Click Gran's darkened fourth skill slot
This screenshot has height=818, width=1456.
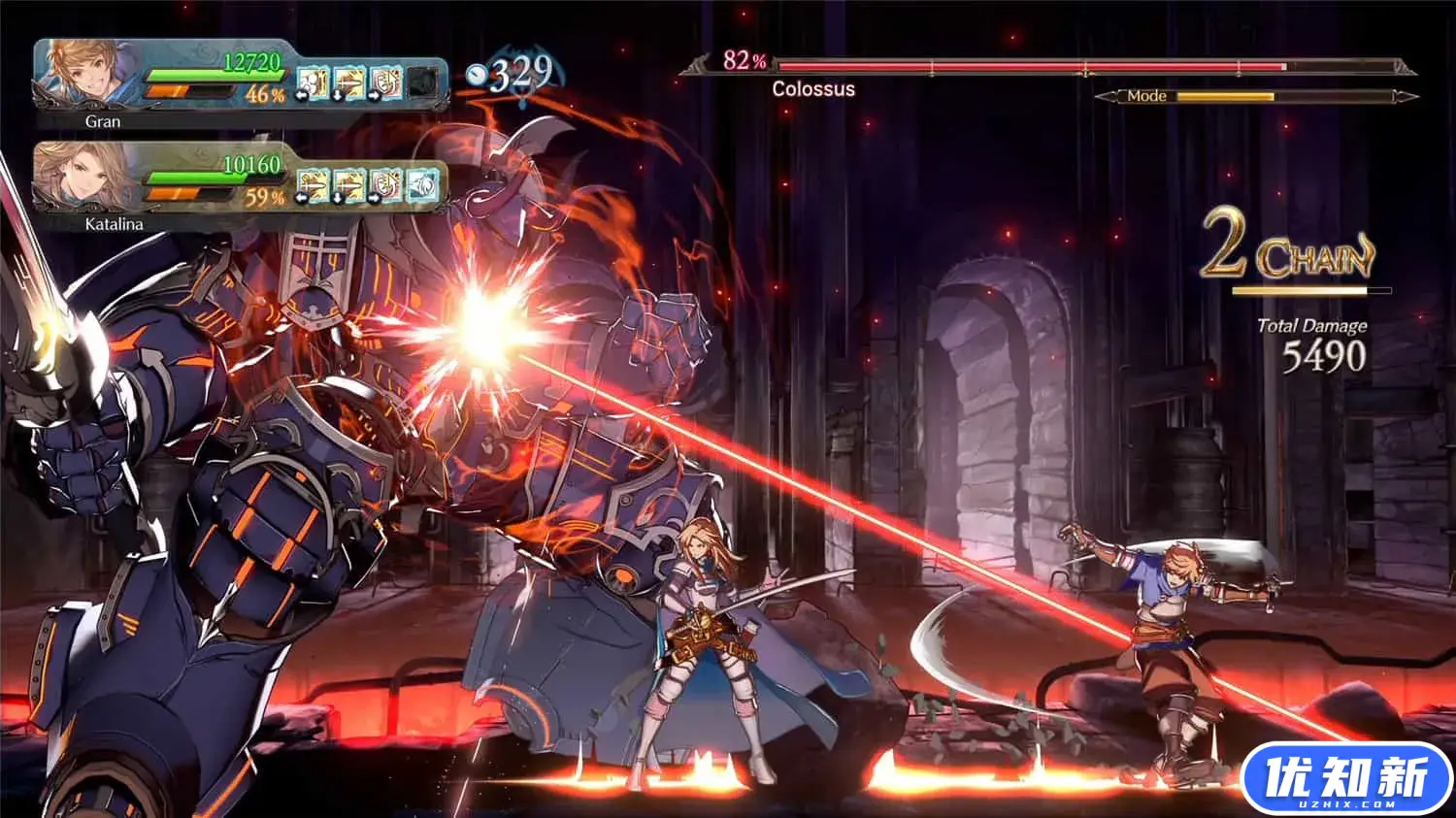coord(421,83)
